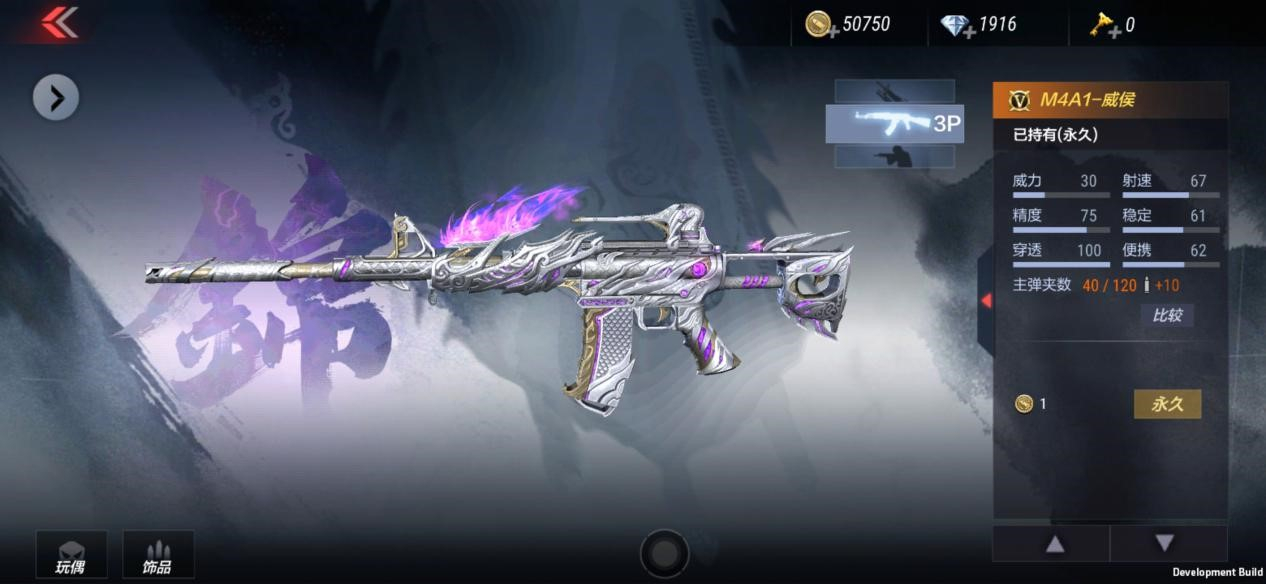
Task: Click the gold 永久 purchase button
Action: coord(1167,404)
